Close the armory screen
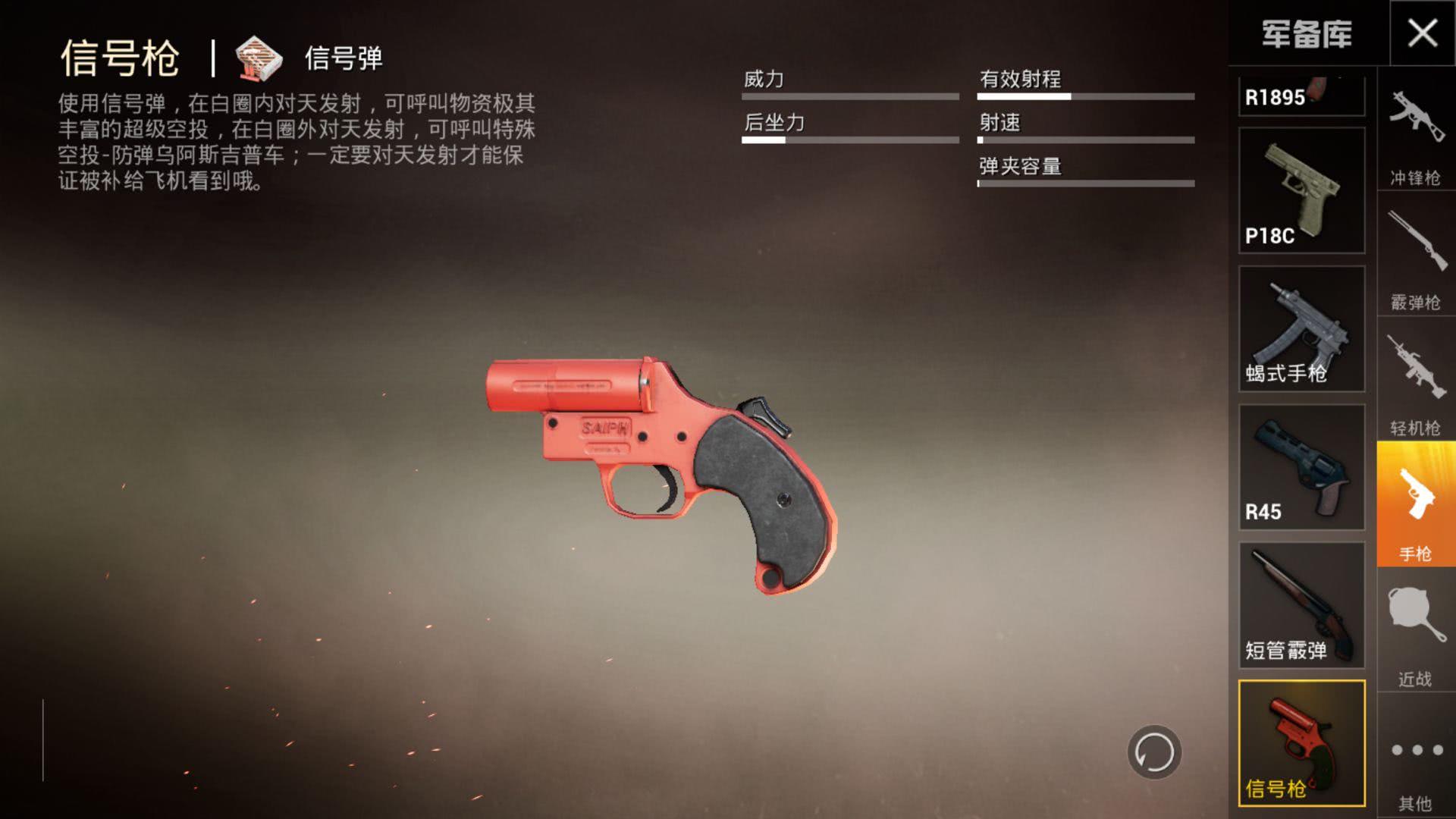The image size is (1456, 819). click(1422, 33)
